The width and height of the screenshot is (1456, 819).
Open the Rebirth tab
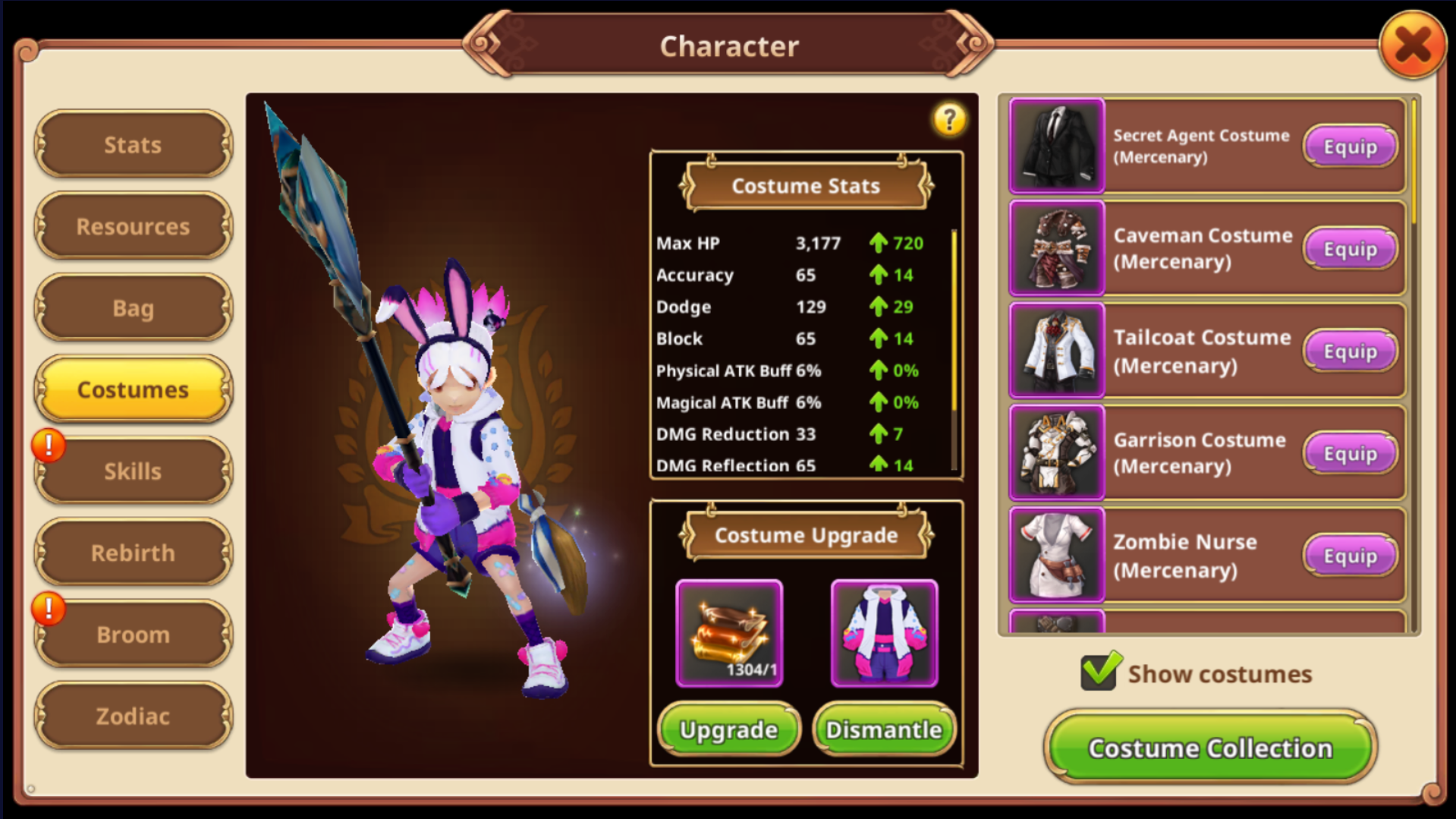pos(133,553)
